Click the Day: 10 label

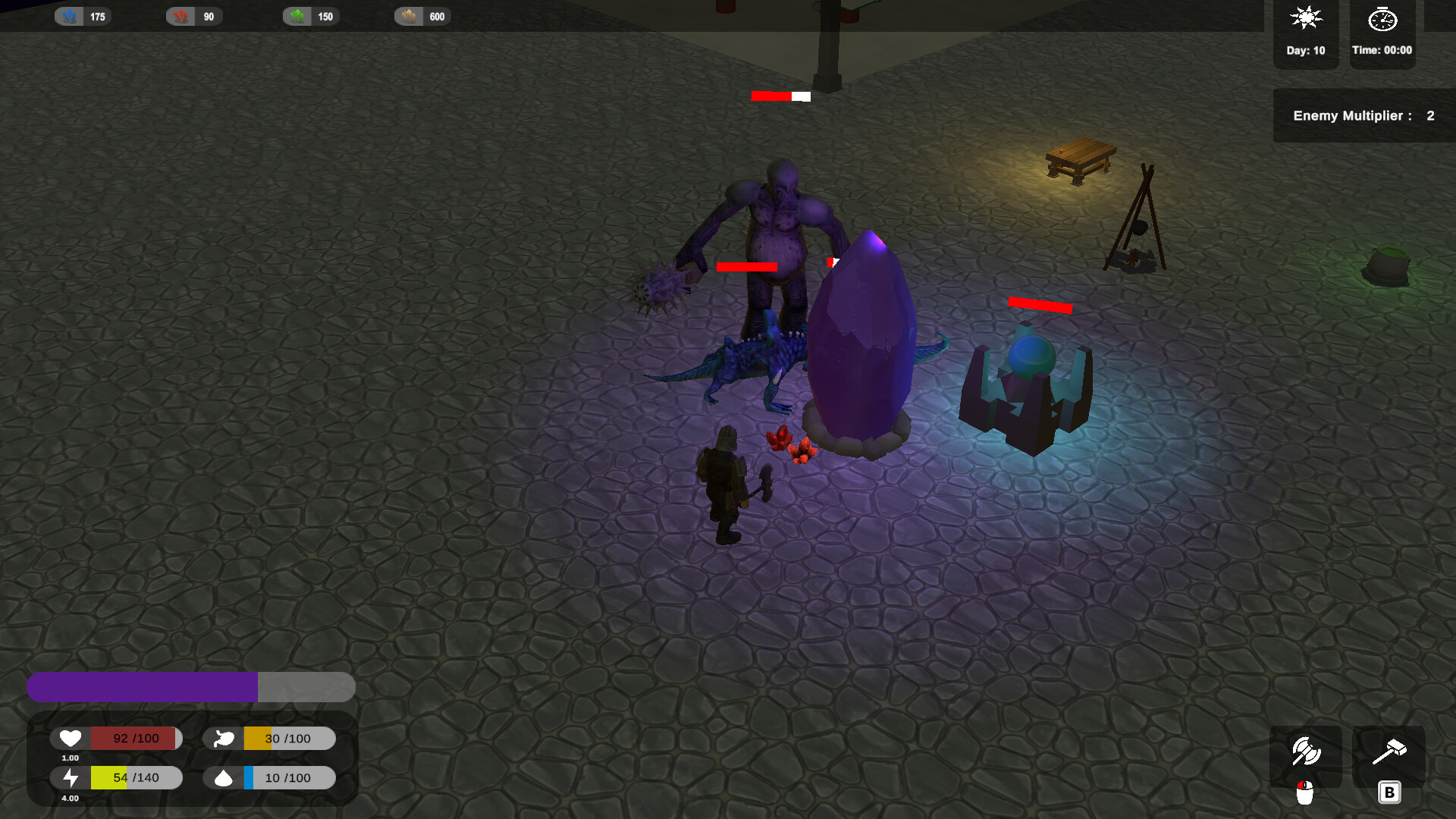1305,50
